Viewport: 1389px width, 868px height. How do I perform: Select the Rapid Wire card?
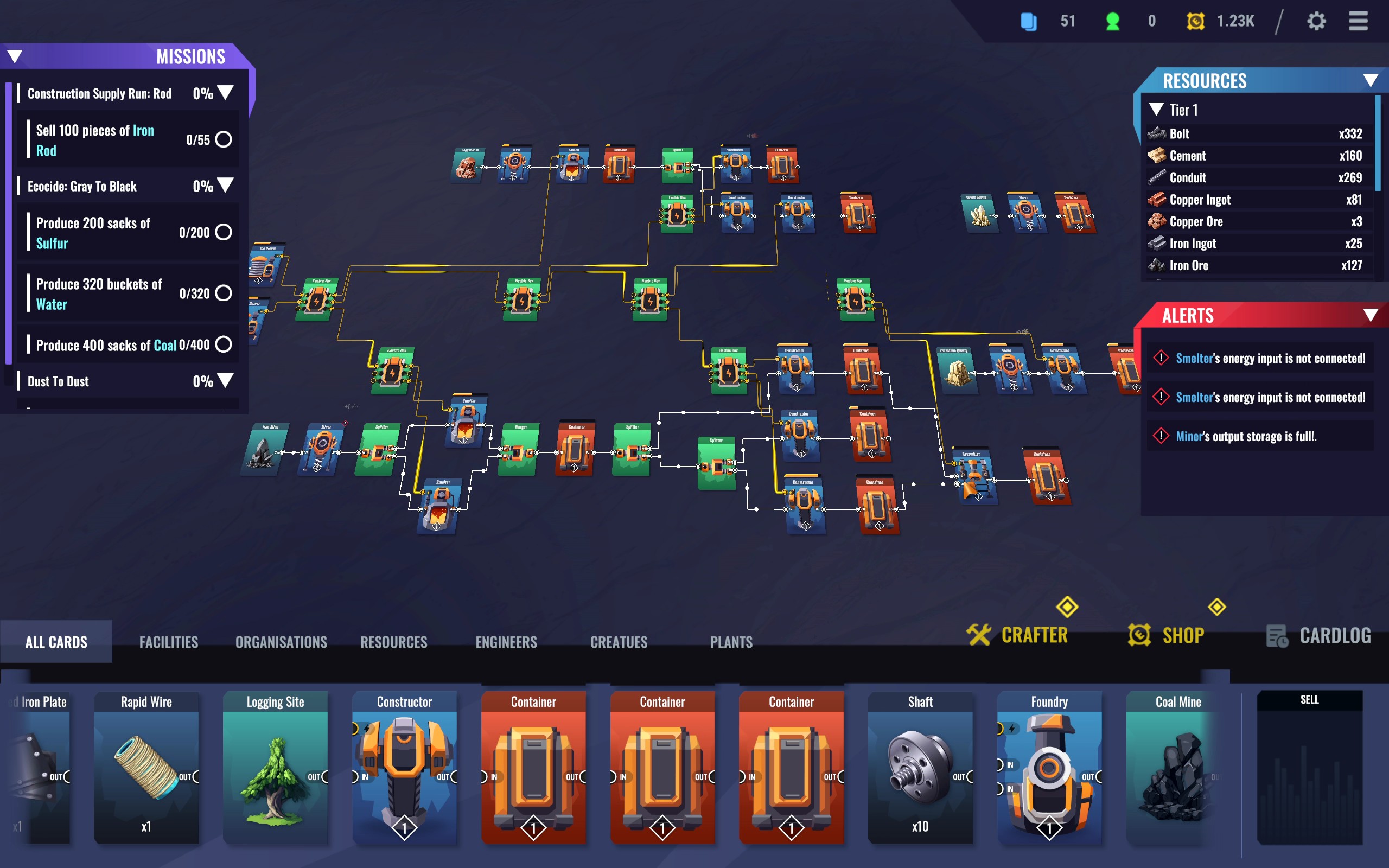146,767
